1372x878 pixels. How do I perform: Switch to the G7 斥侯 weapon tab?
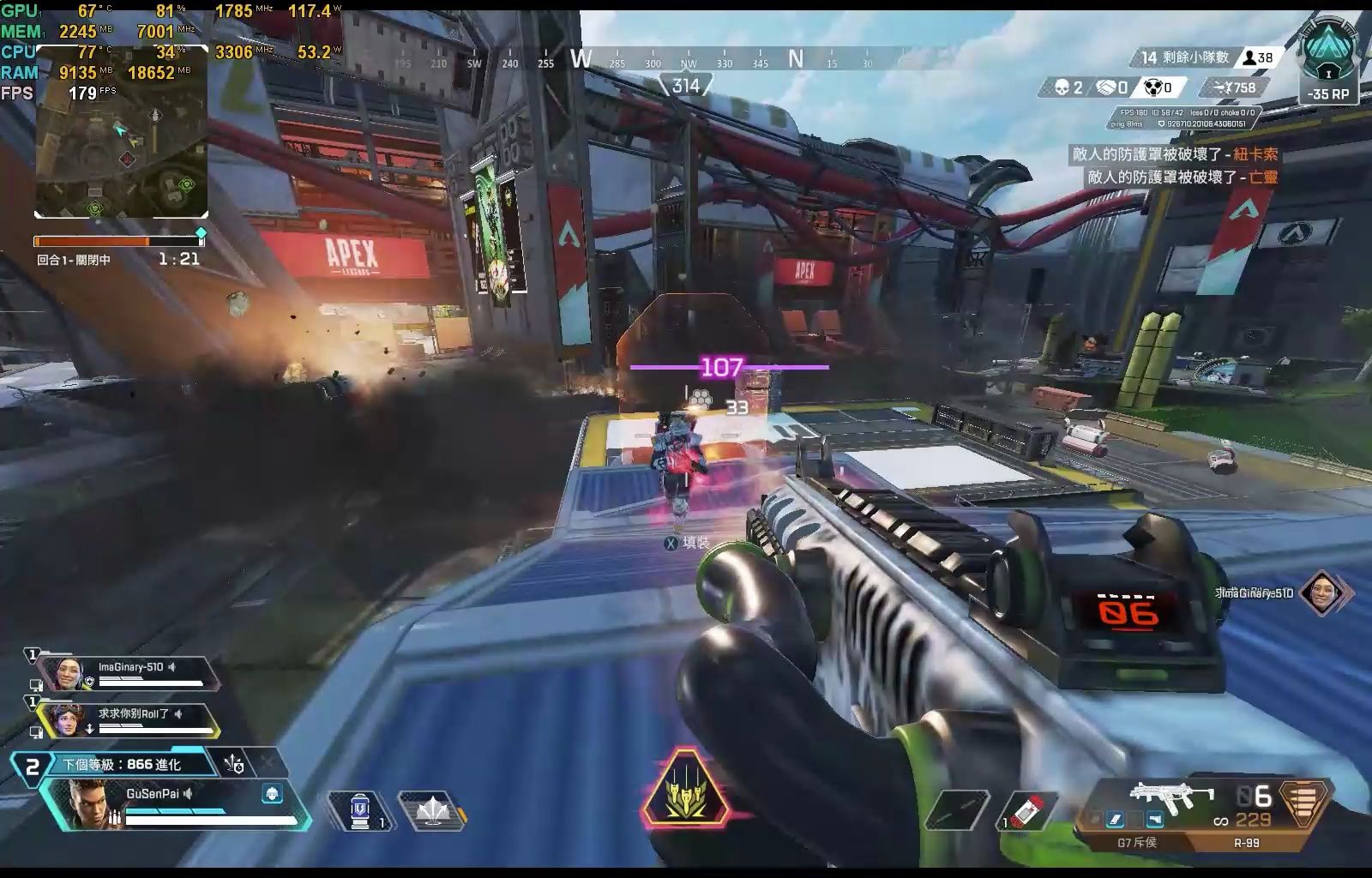click(1140, 843)
